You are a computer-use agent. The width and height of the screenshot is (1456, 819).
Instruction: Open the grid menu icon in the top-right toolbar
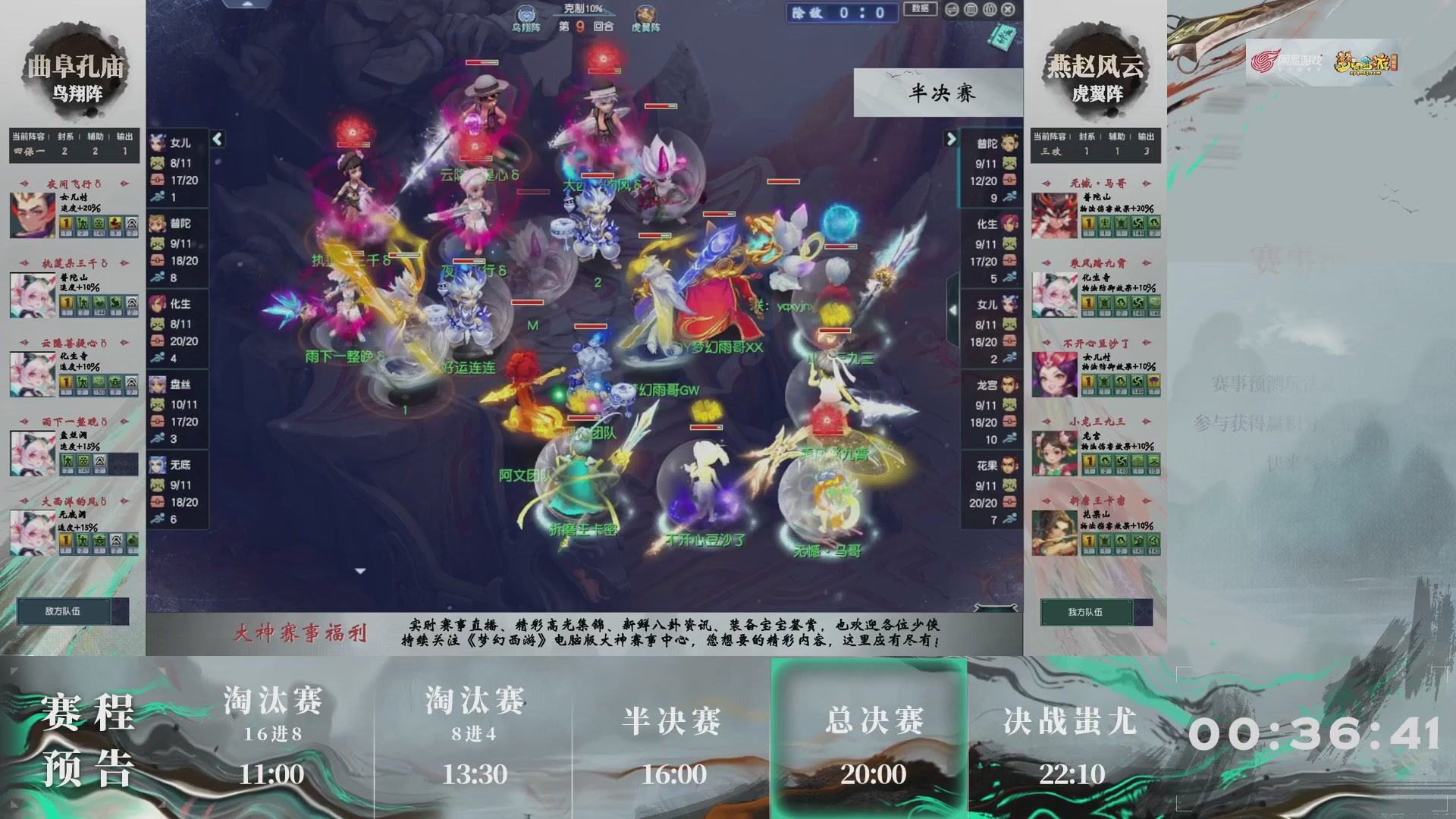pyautogui.click(x=969, y=10)
